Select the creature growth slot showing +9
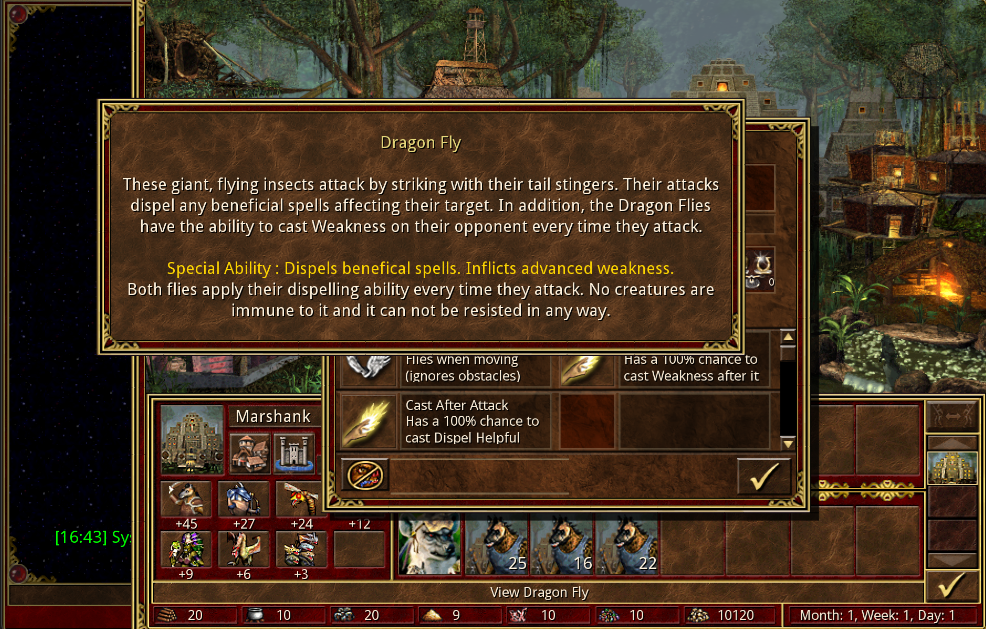This screenshot has width=986, height=629. 186,548
